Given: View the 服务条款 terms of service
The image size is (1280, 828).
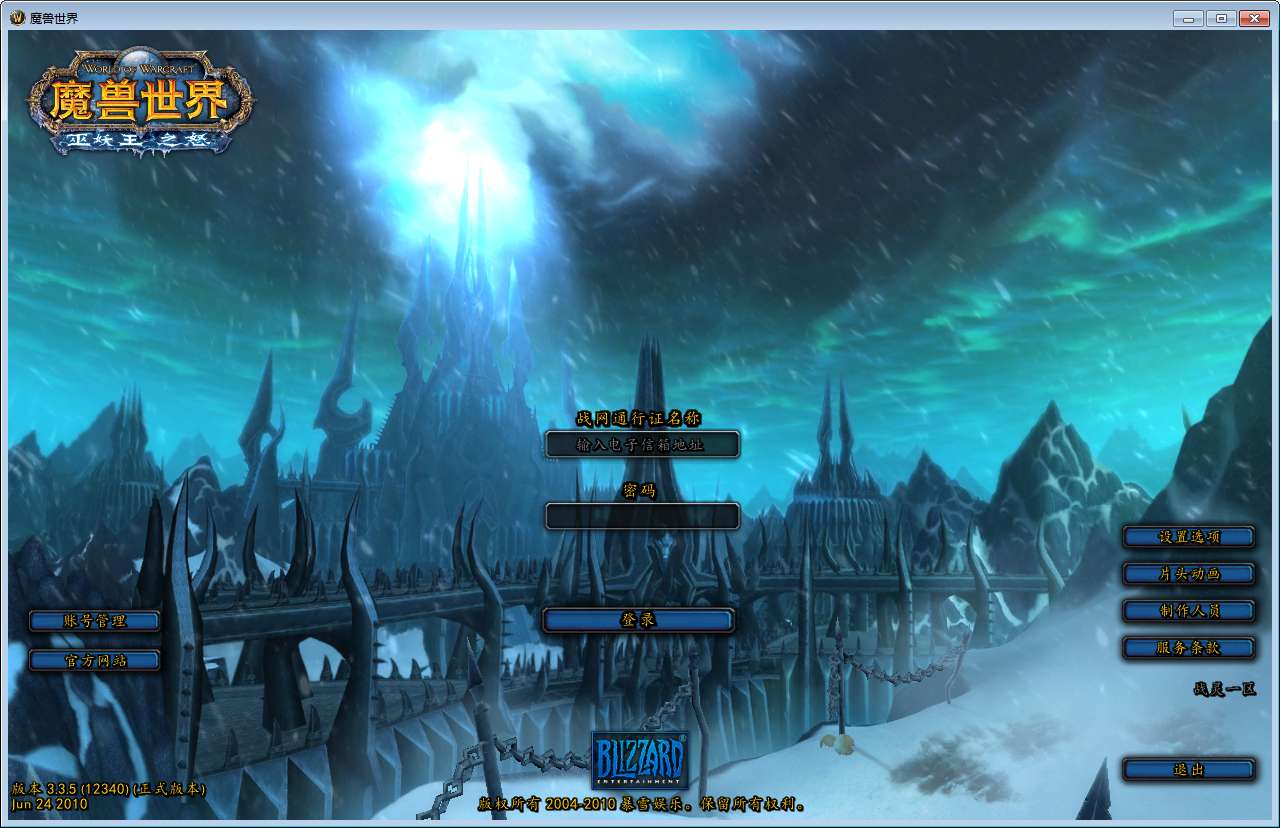Looking at the screenshot, I should click(x=1189, y=648).
